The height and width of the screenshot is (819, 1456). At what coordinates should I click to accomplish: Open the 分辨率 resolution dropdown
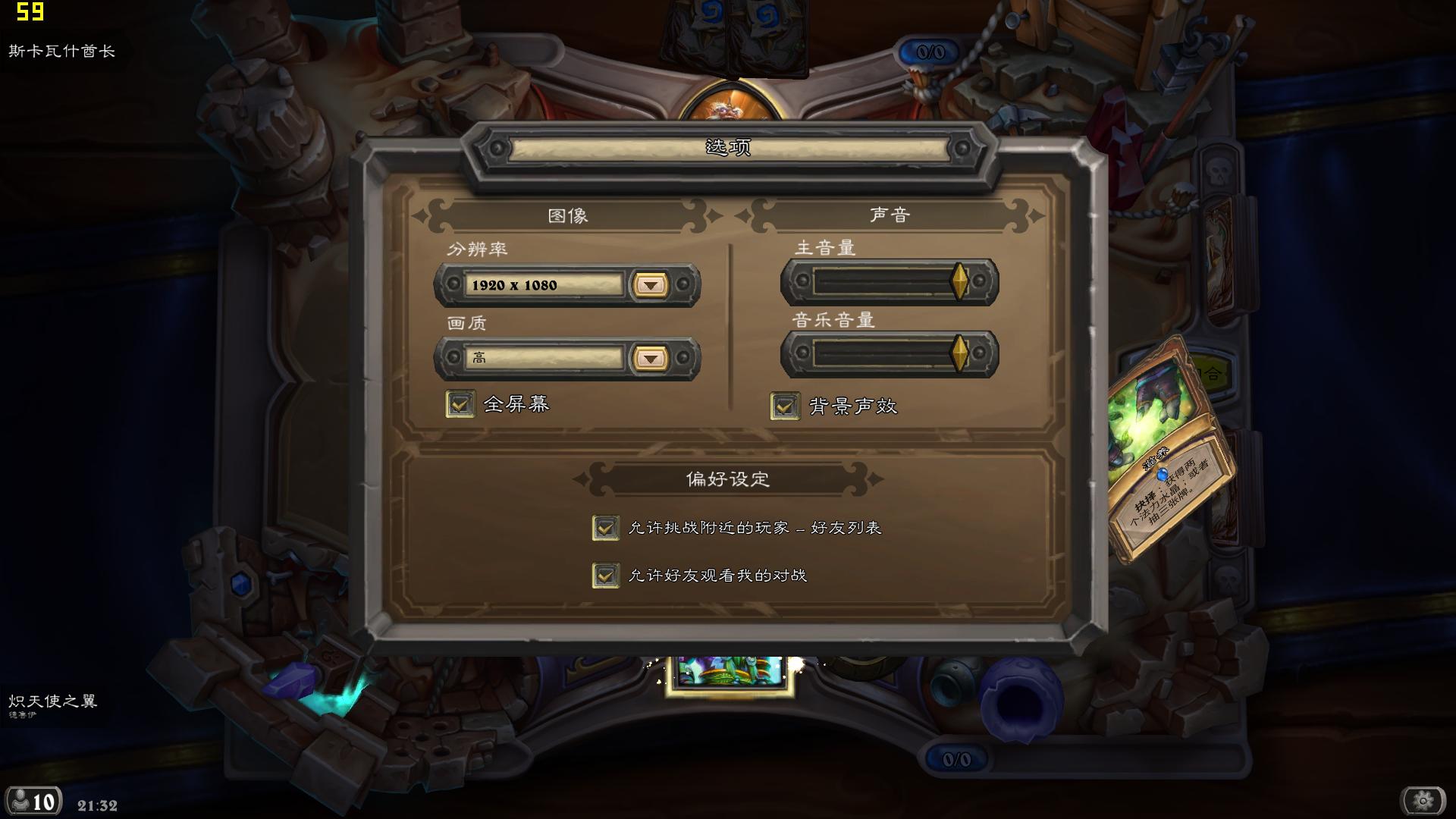(650, 285)
